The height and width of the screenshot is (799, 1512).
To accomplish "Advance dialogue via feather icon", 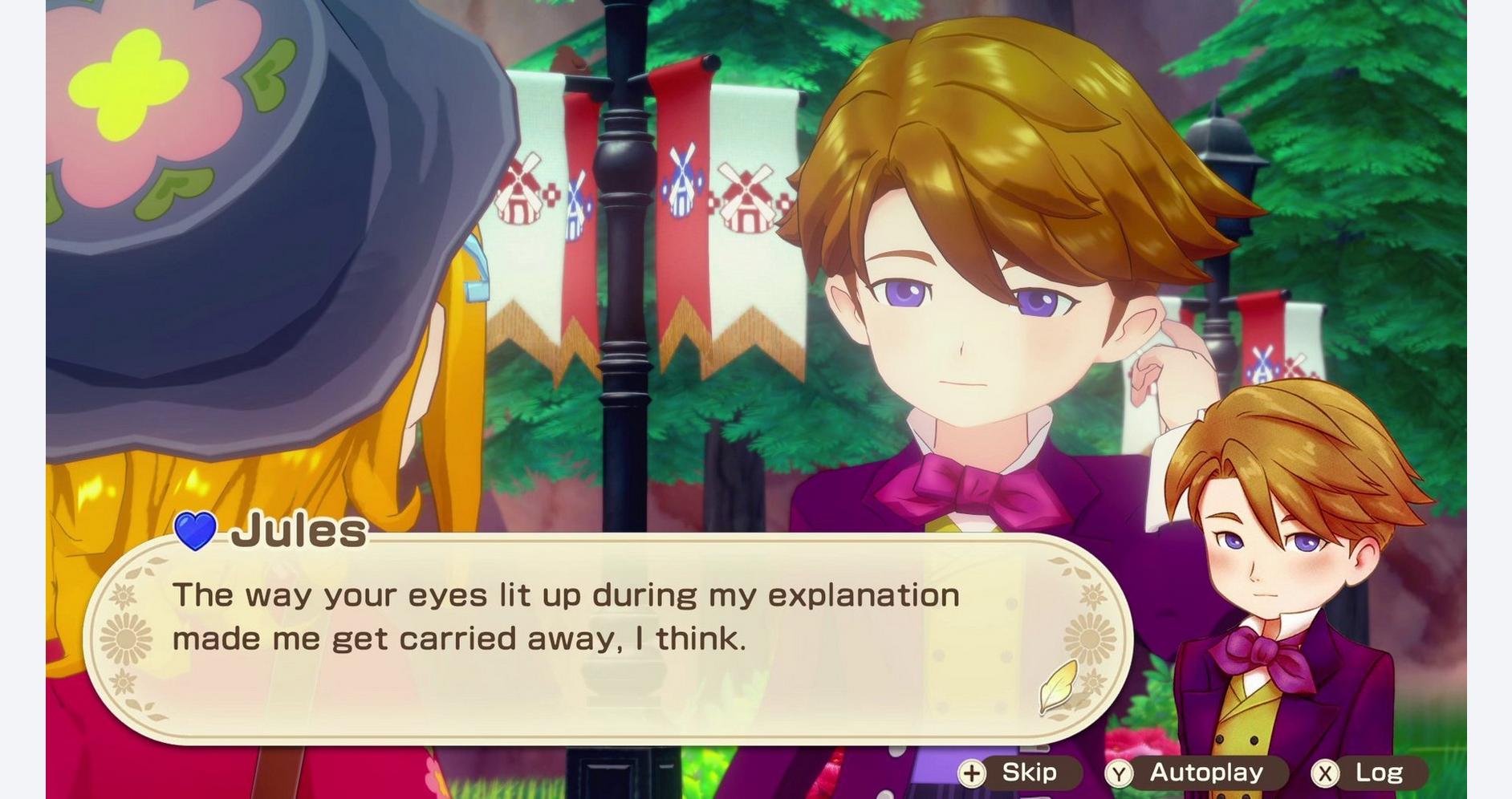I will point(1058,686).
